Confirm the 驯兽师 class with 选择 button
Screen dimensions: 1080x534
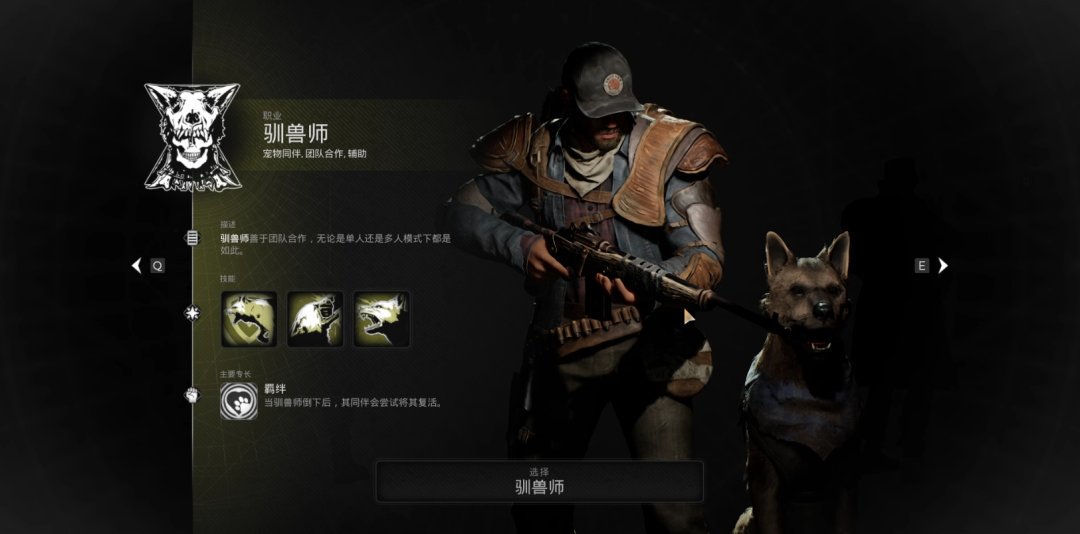coord(539,481)
